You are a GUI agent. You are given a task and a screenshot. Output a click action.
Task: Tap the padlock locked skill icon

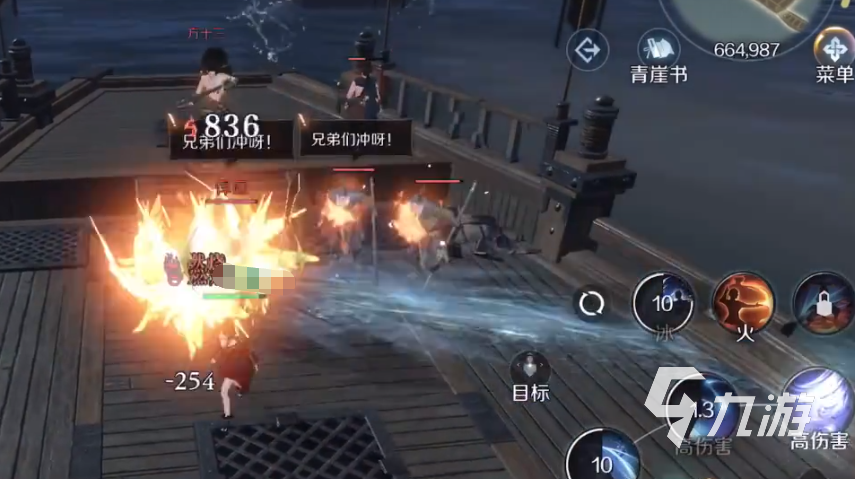pos(823,301)
